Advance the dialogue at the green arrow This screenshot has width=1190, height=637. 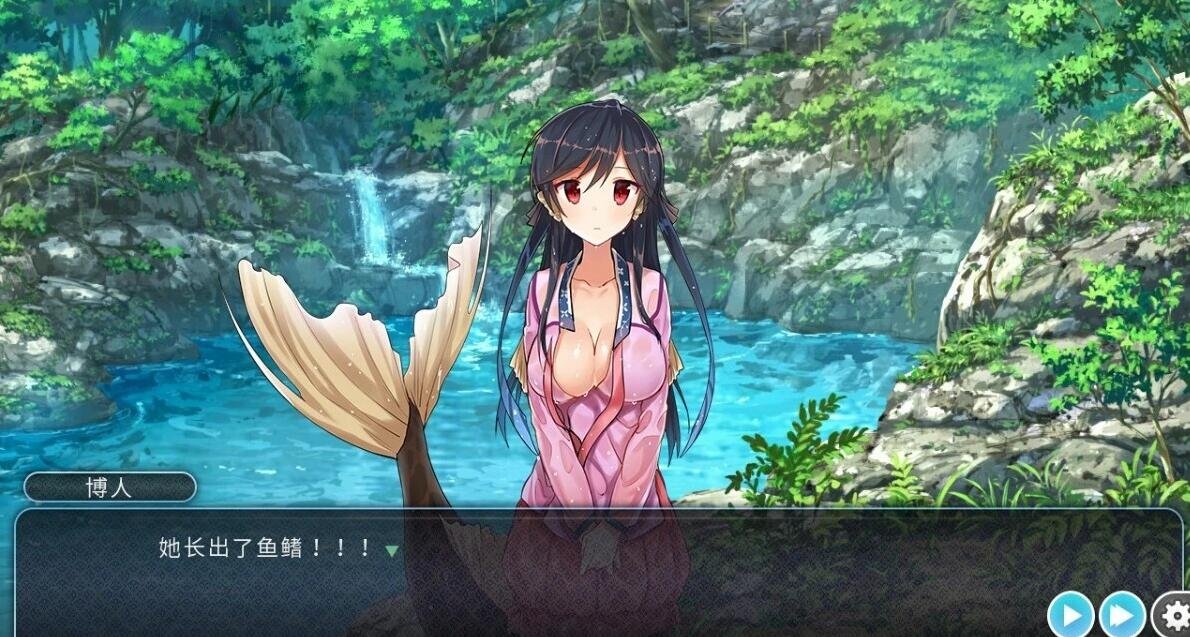click(x=392, y=550)
